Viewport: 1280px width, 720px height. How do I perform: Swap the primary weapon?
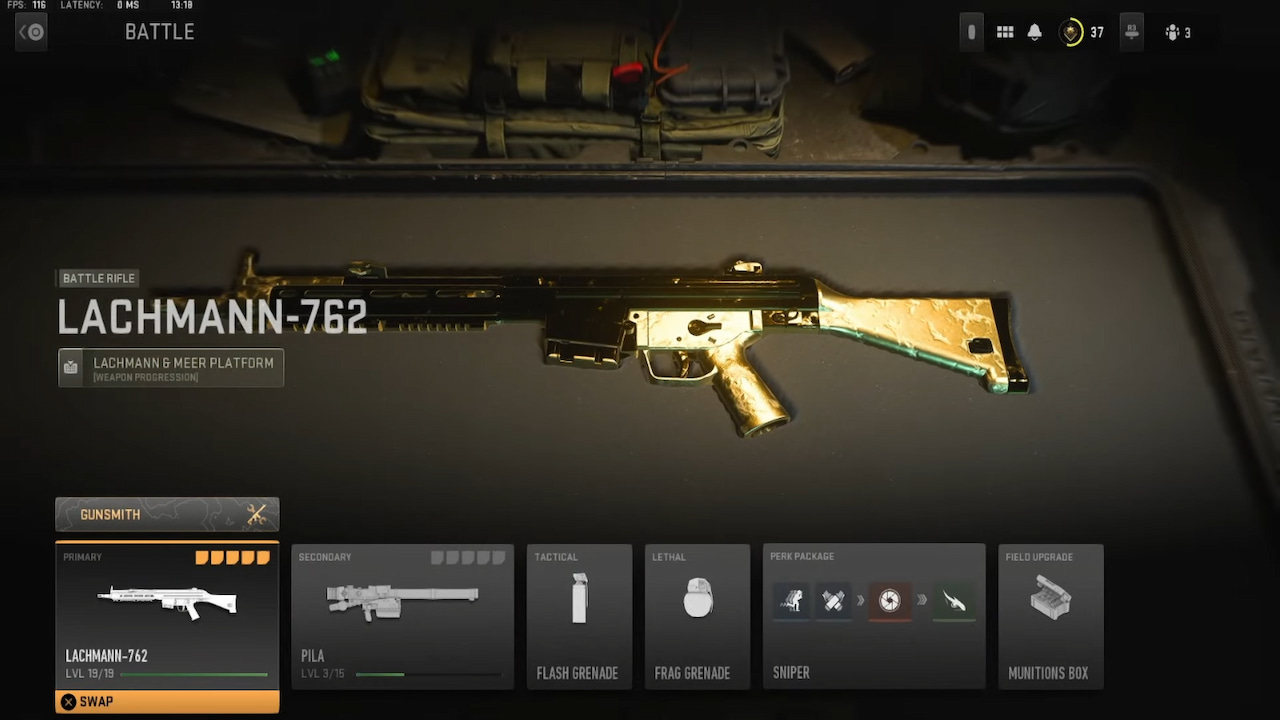click(x=167, y=701)
